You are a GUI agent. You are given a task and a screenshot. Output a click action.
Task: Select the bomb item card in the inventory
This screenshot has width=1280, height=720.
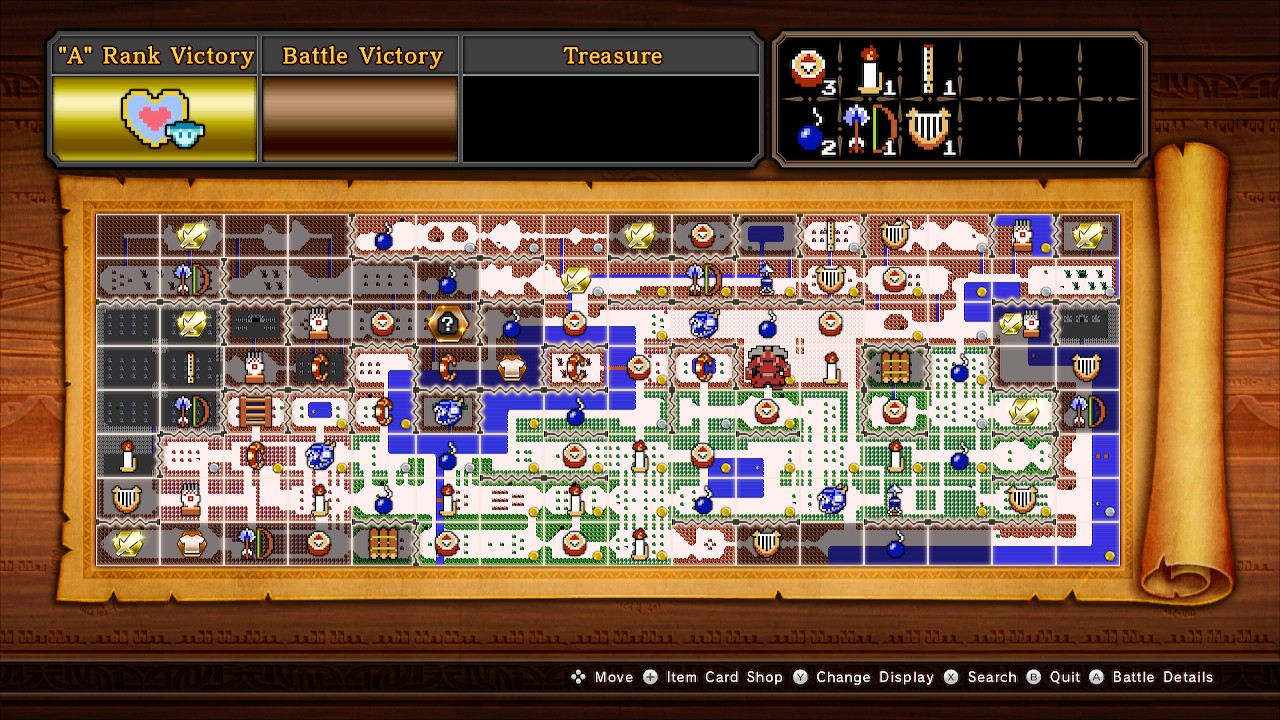tap(810, 133)
